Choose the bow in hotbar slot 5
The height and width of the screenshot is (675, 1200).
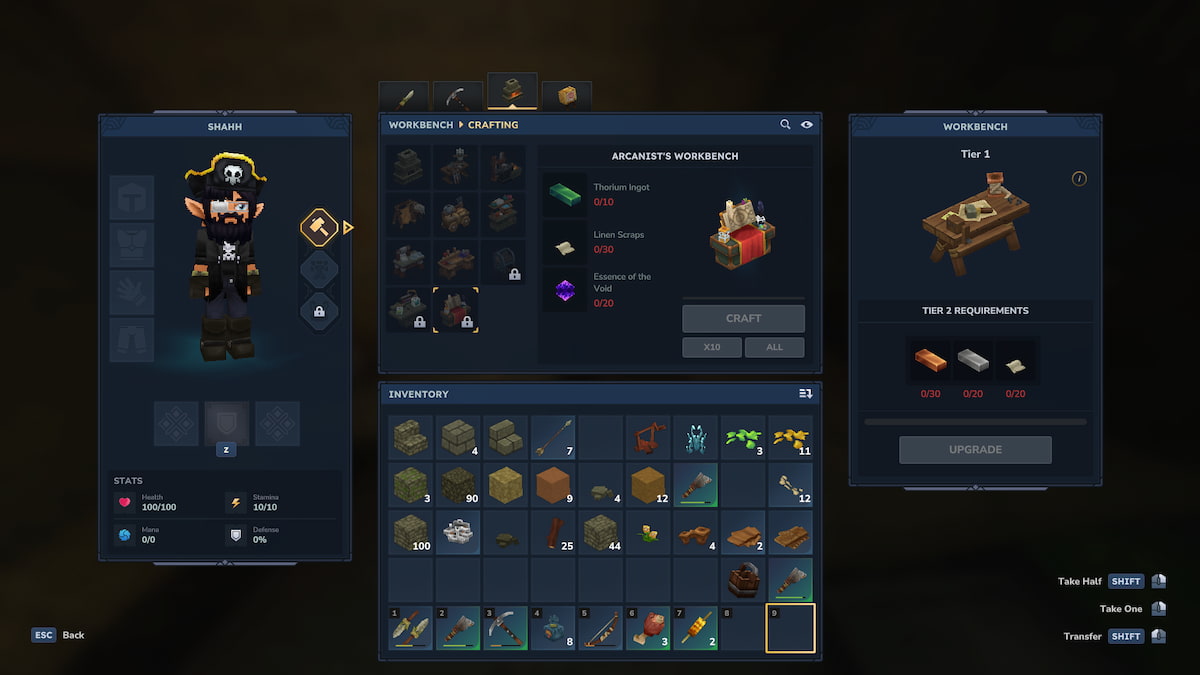coord(601,628)
